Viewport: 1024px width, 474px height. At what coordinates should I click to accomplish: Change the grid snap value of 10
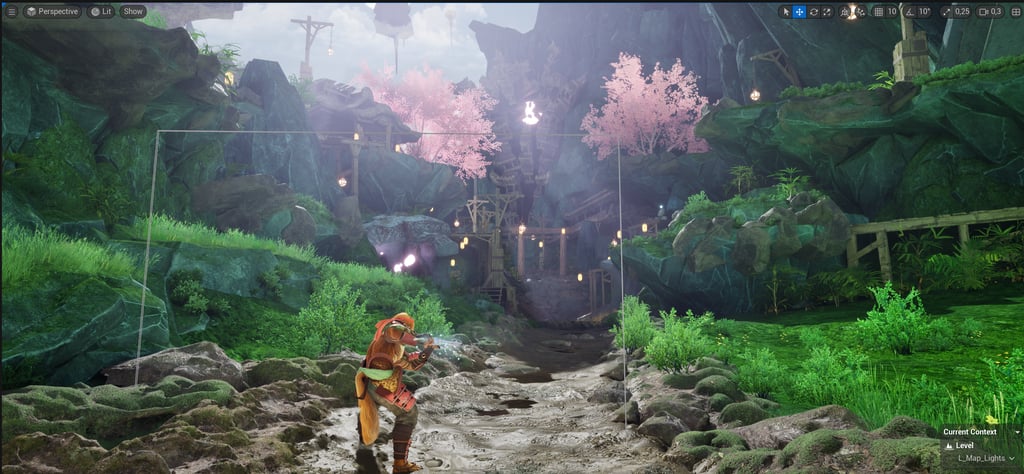click(892, 12)
